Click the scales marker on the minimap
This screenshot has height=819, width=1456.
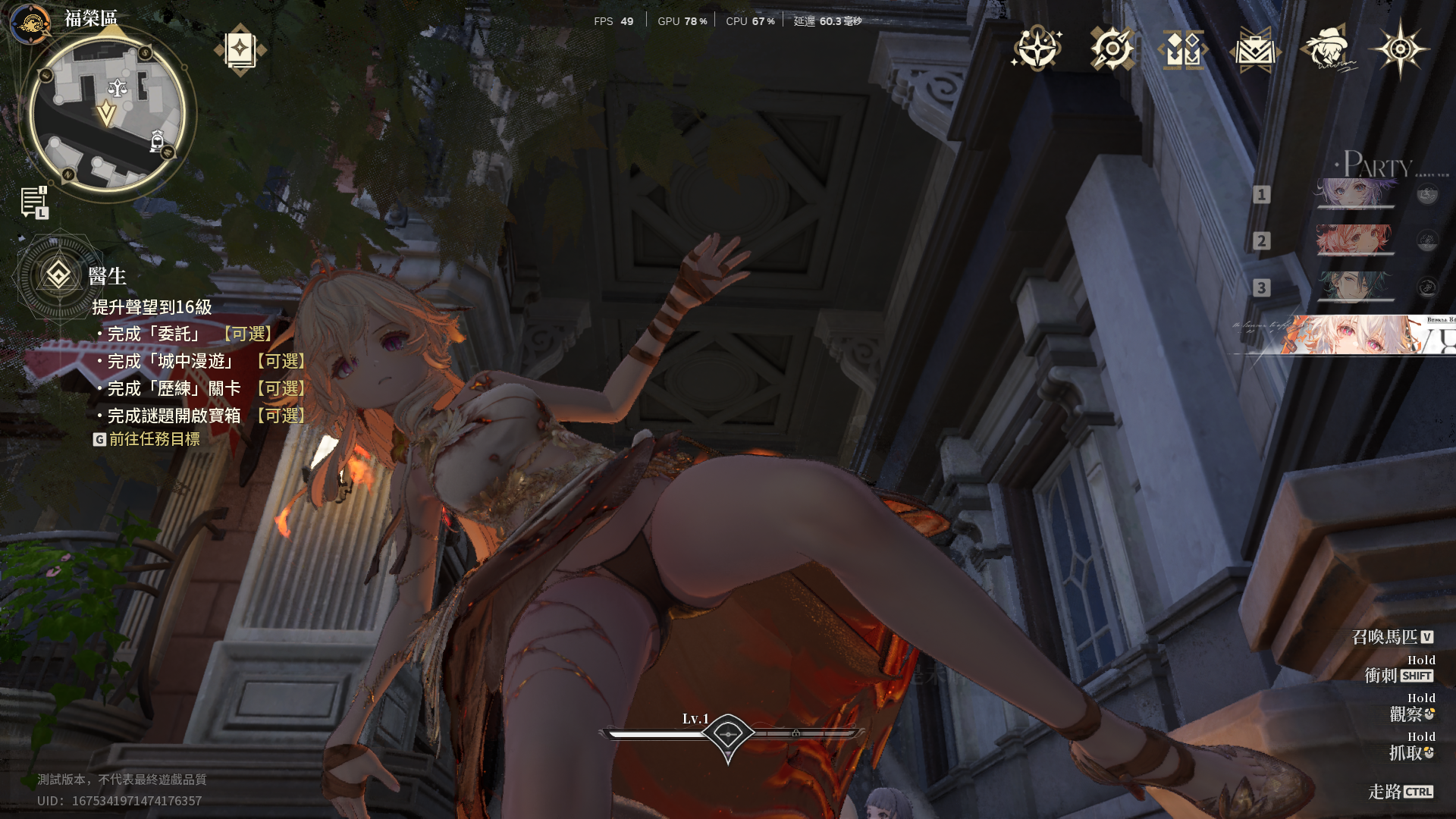pyautogui.click(x=117, y=88)
